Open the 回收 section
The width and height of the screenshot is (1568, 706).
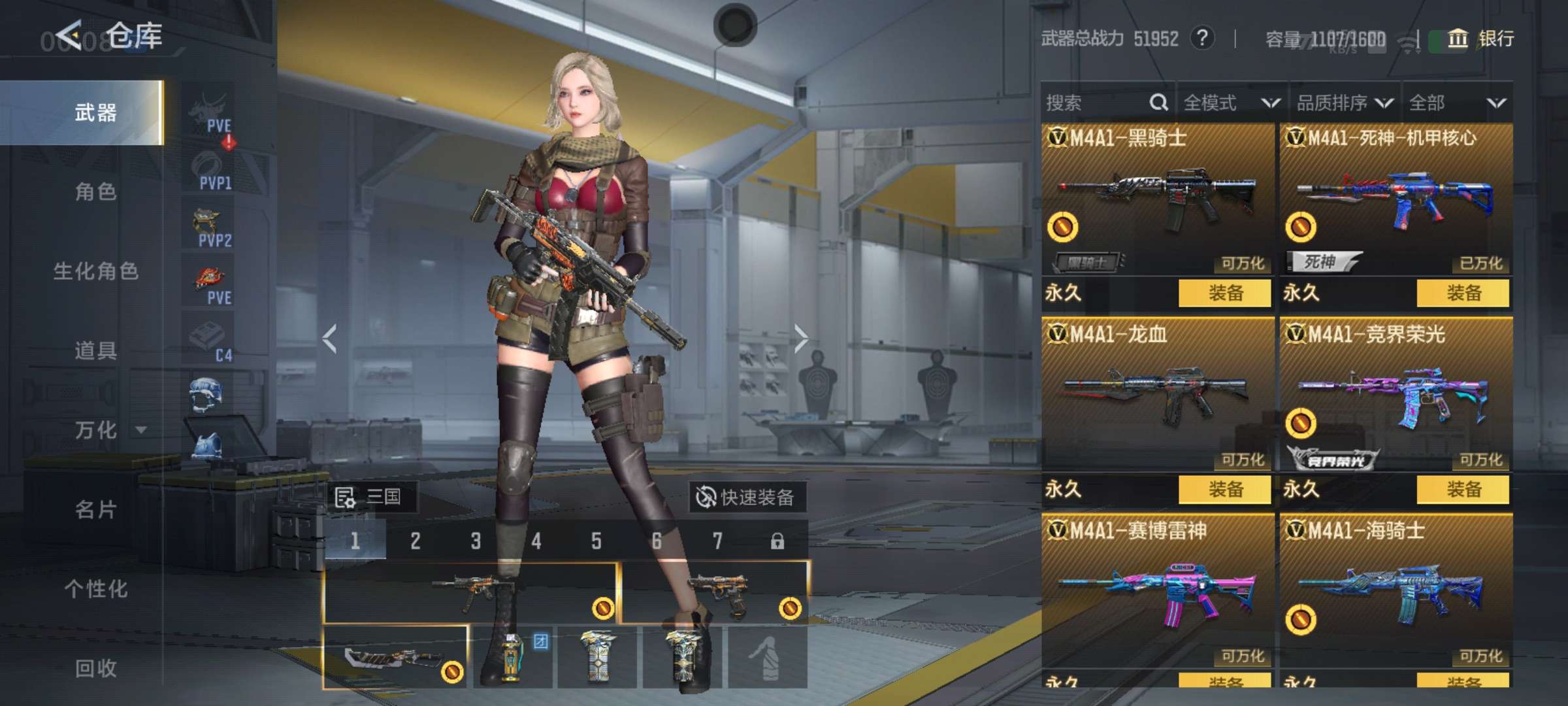tap(95, 668)
